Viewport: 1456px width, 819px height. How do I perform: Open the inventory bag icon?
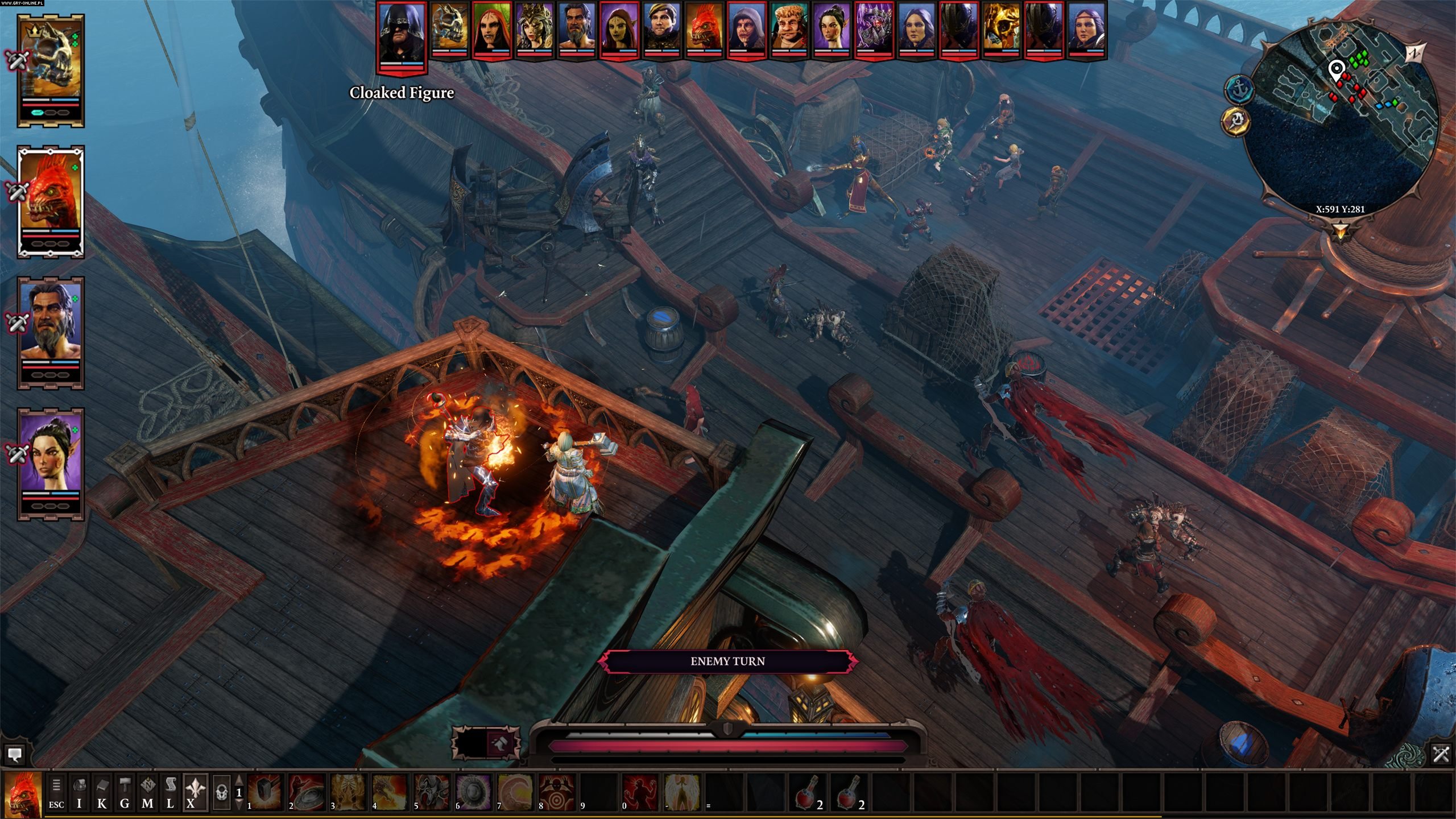(x=79, y=785)
